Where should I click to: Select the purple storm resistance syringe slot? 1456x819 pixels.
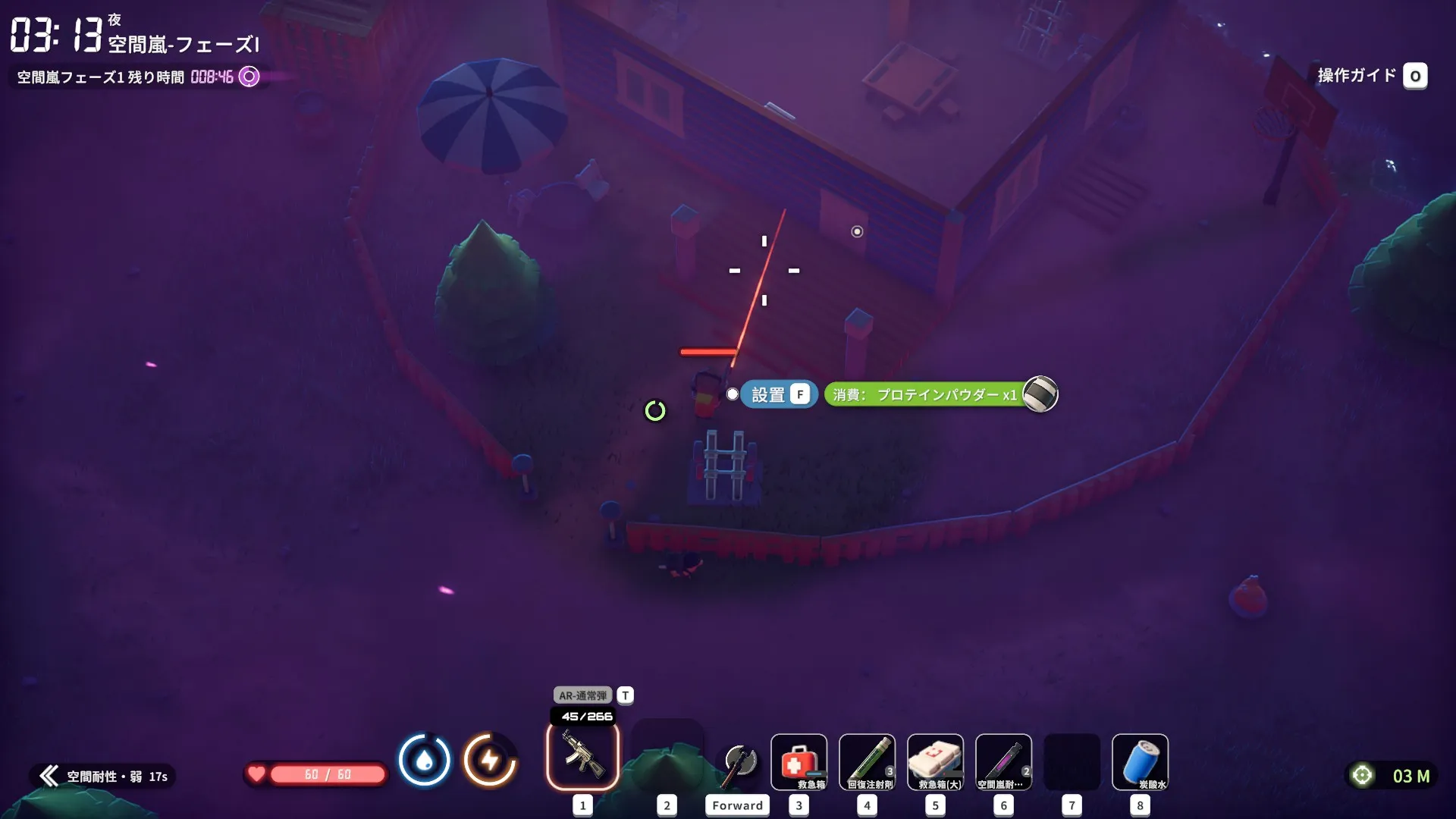pos(1003,762)
